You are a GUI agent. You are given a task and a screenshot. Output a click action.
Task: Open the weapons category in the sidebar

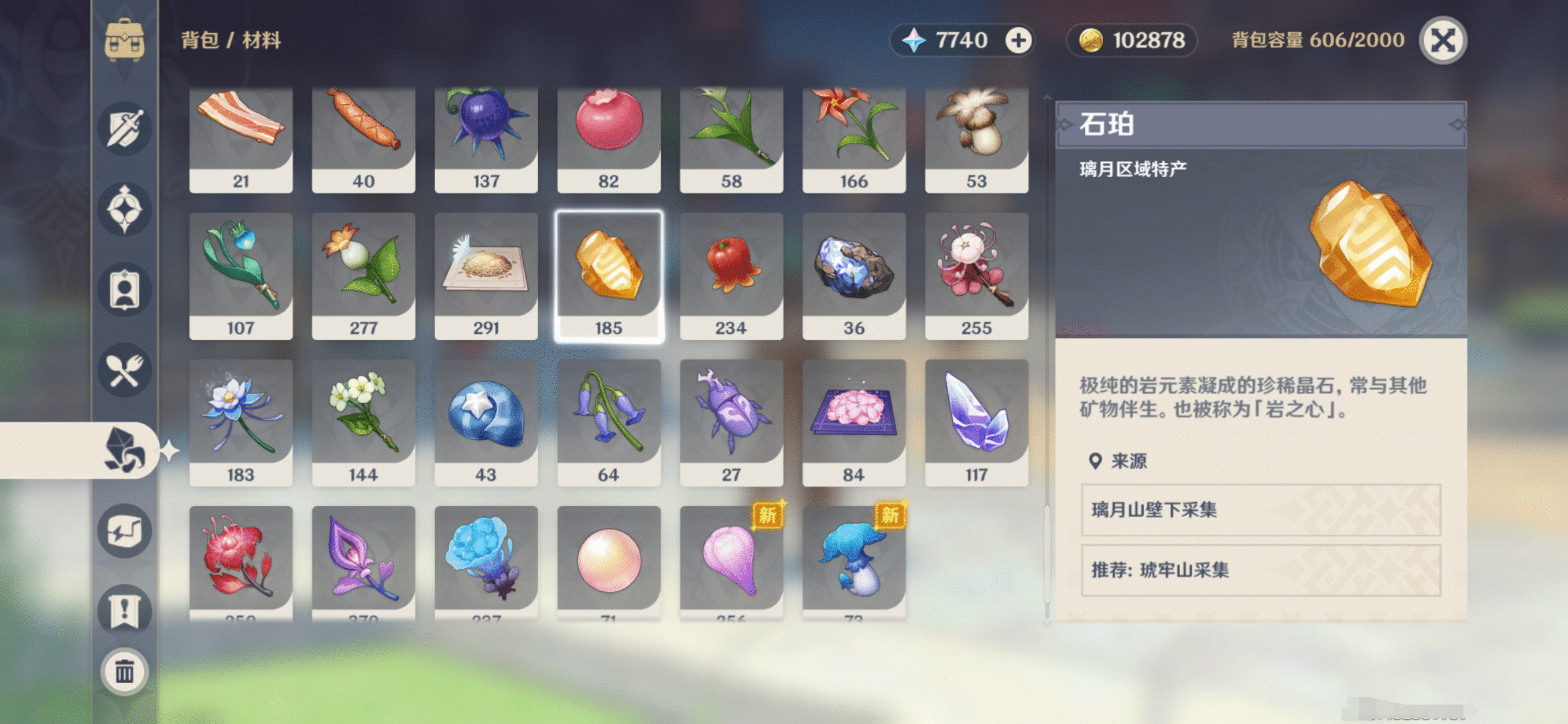click(x=125, y=127)
